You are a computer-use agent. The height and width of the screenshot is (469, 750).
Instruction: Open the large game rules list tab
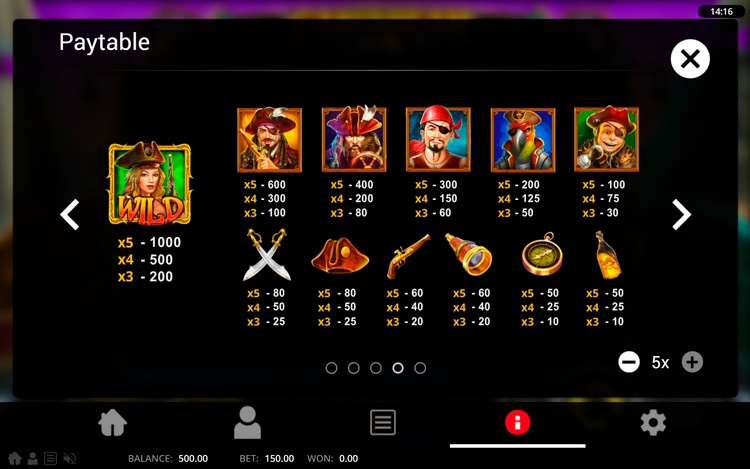pos(383,423)
